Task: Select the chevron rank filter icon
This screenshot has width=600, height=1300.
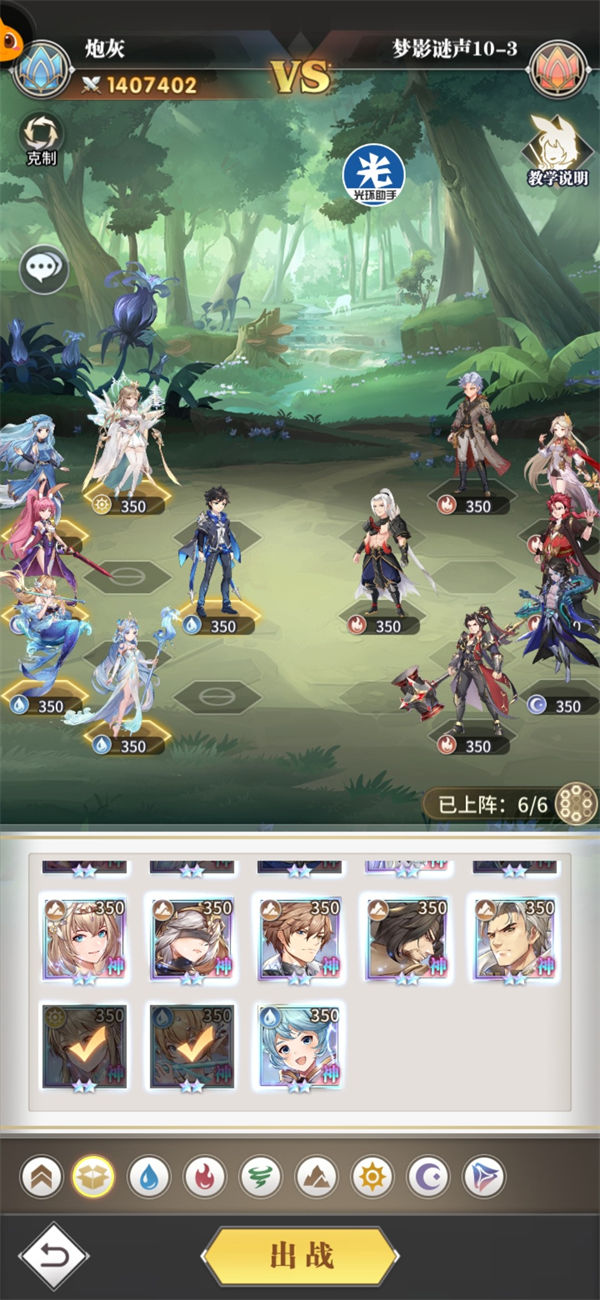Action: pyautogui.click(x=40, y=1177)
